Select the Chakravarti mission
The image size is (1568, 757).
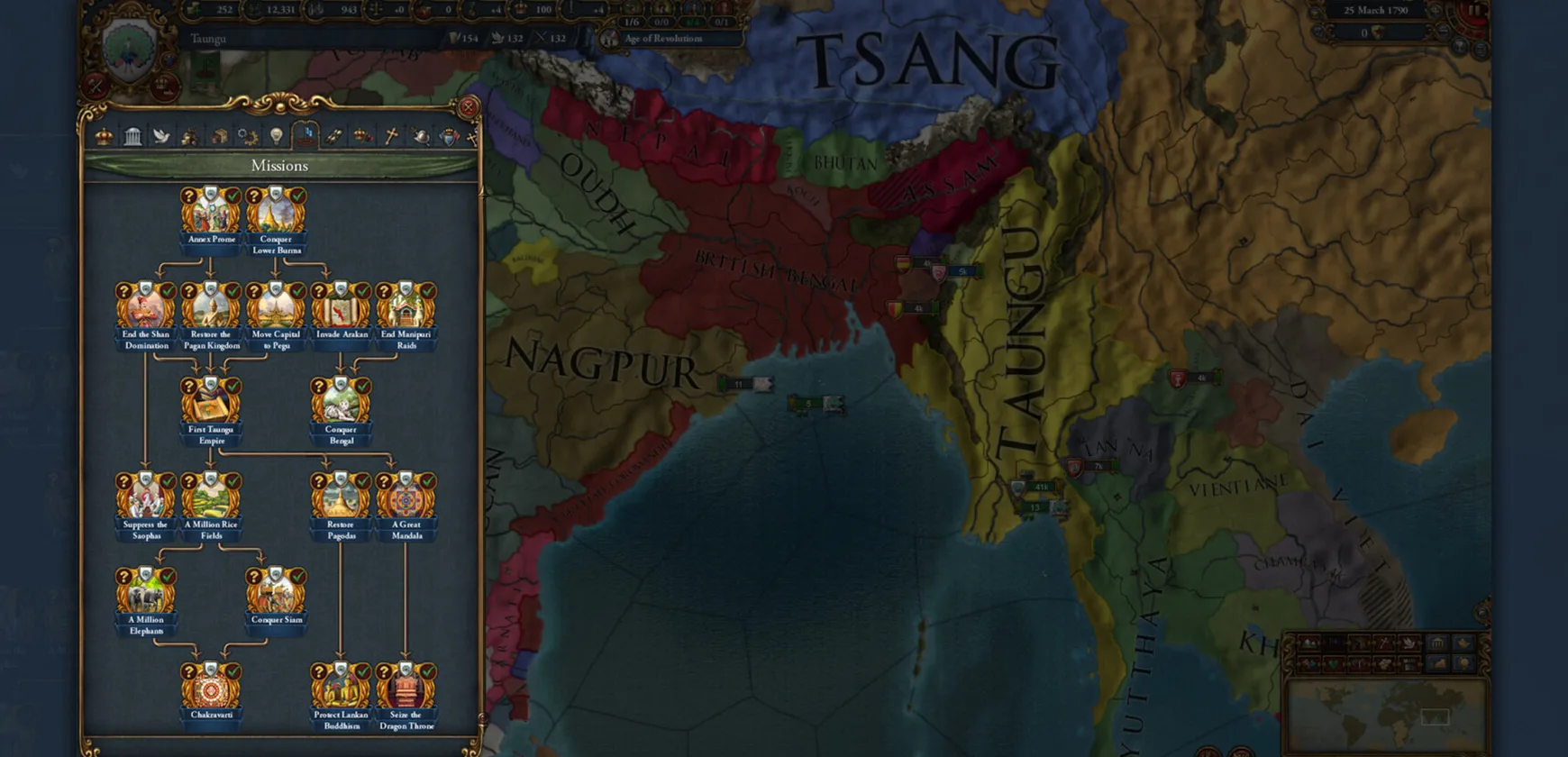pyautogui.click(x=211, y=689)
